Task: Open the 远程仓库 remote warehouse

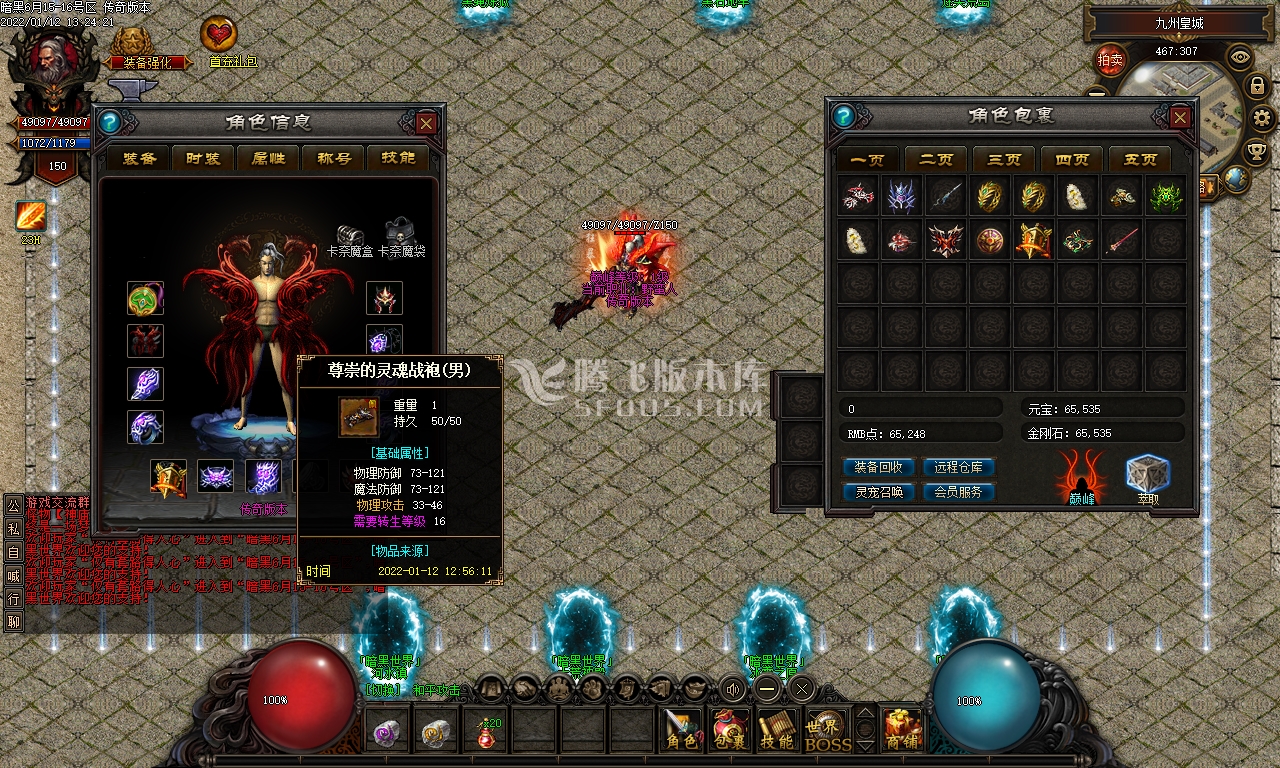Action: (x=958, y=467)
